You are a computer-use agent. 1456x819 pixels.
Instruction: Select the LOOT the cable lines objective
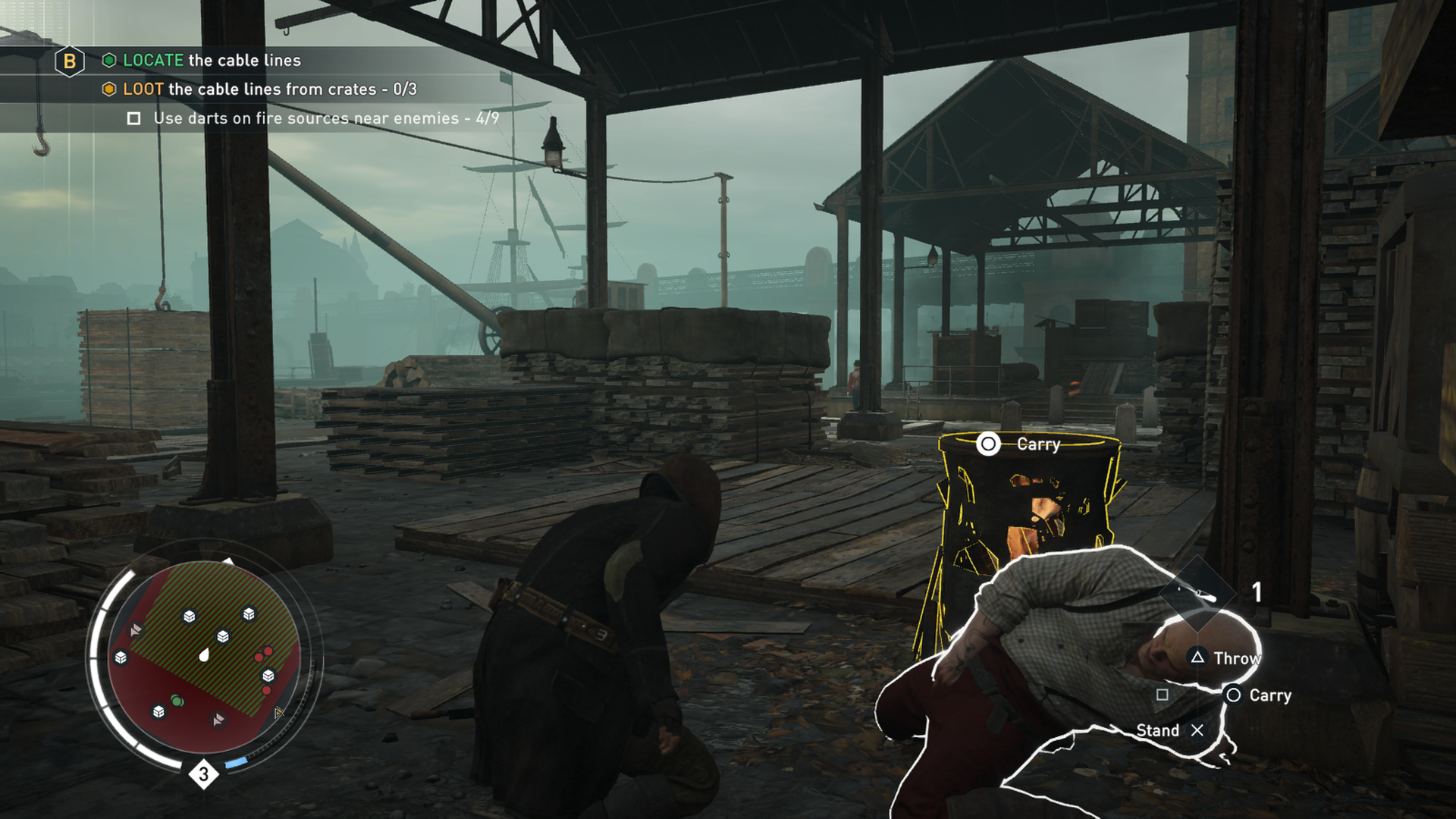tap(269, 89)
